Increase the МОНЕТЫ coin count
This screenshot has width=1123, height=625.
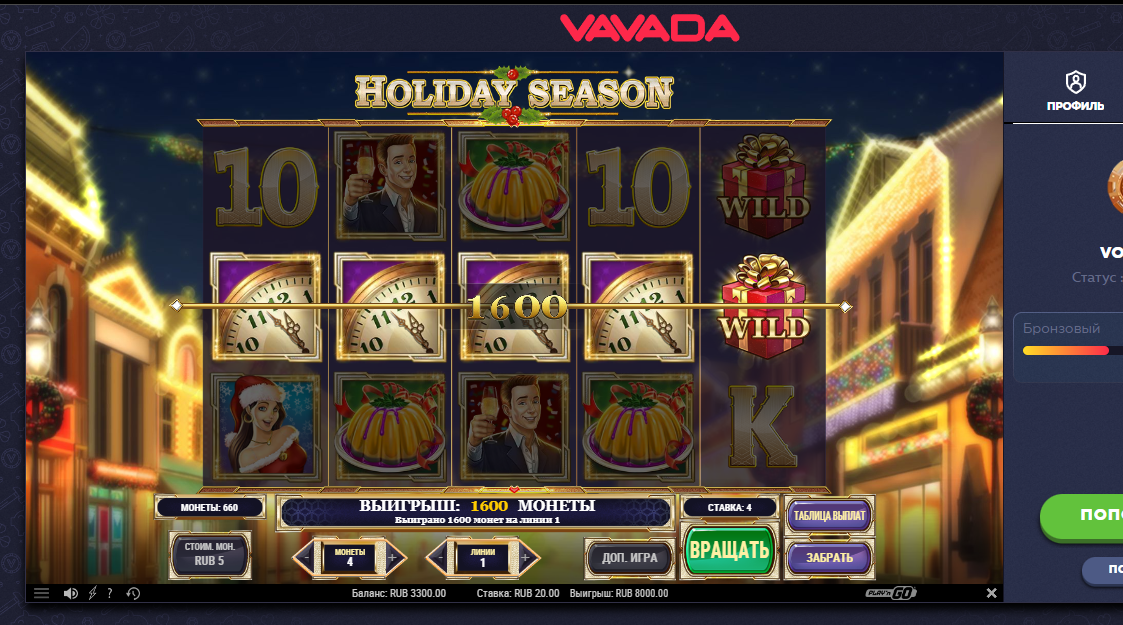[x=392, y=557]
